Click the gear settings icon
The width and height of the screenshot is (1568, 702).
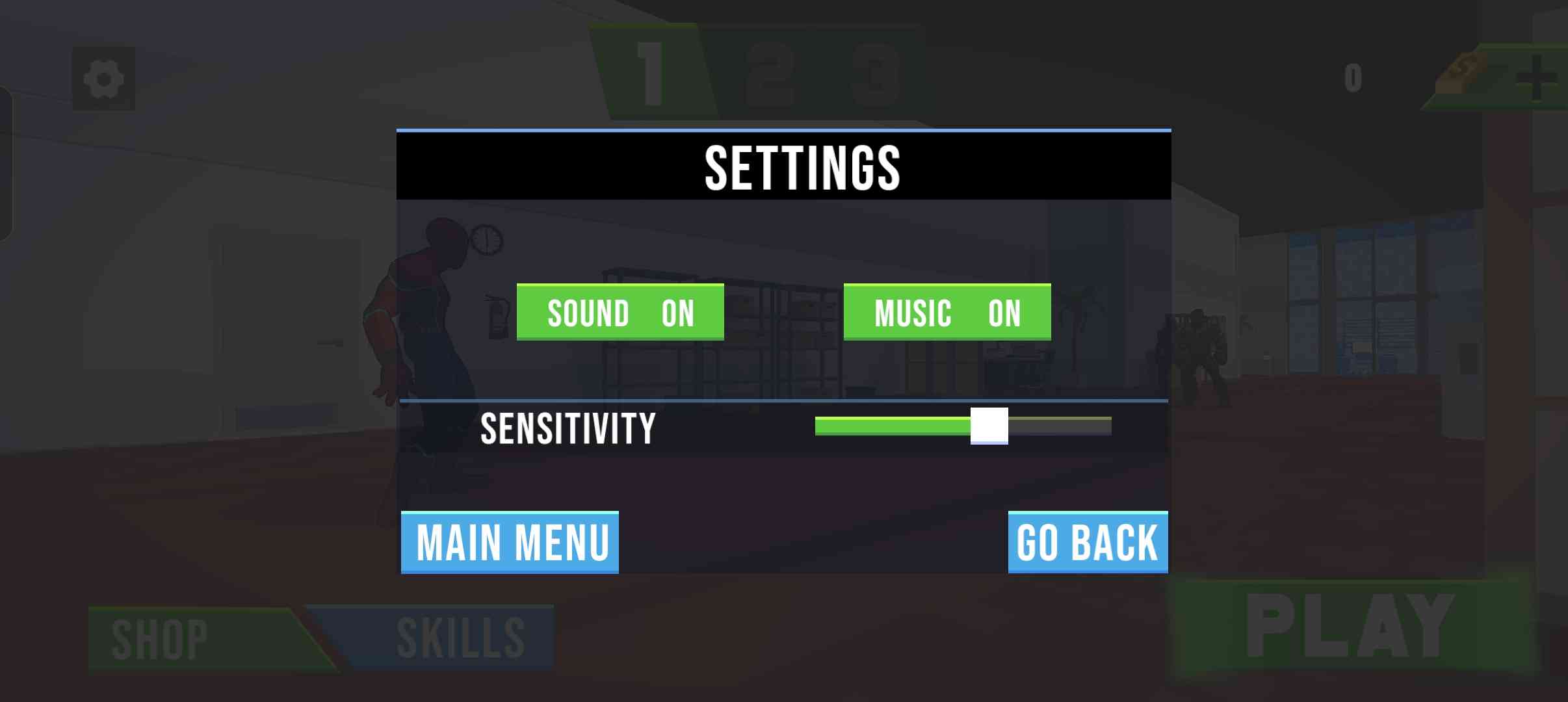point(104,79)
